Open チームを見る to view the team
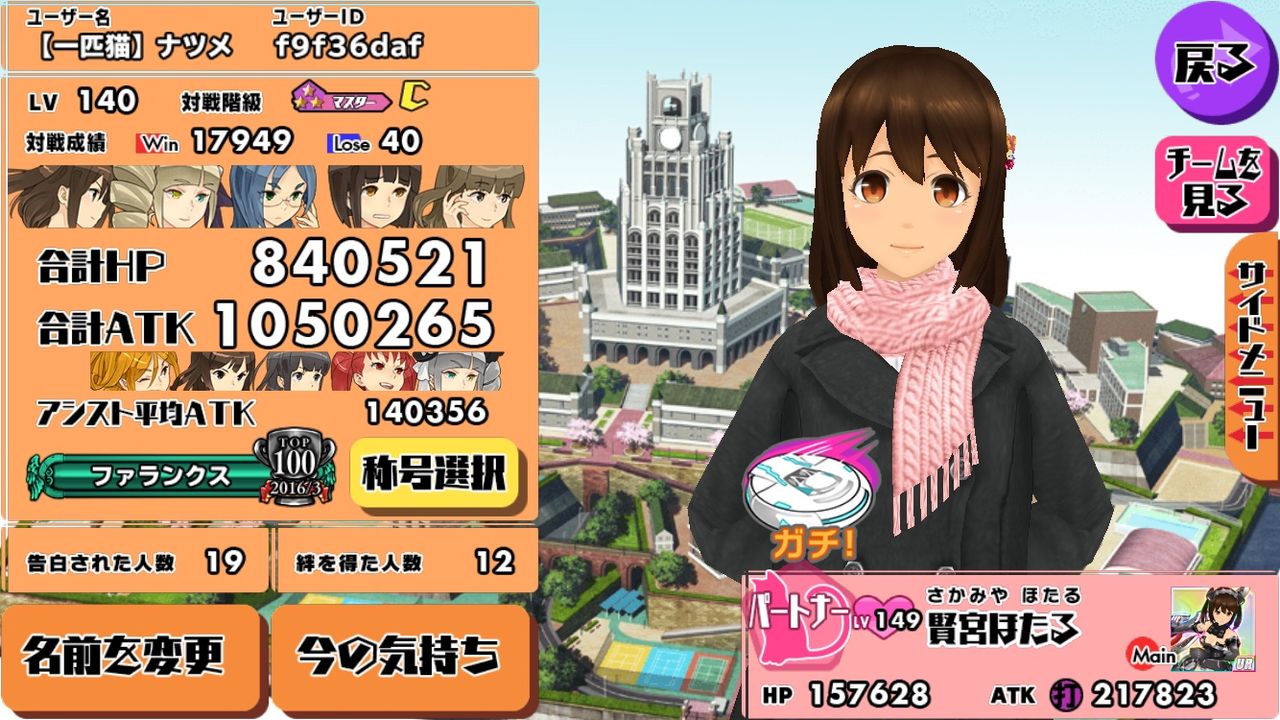This screenshot has height=720, width=1280. point(1212,175)
